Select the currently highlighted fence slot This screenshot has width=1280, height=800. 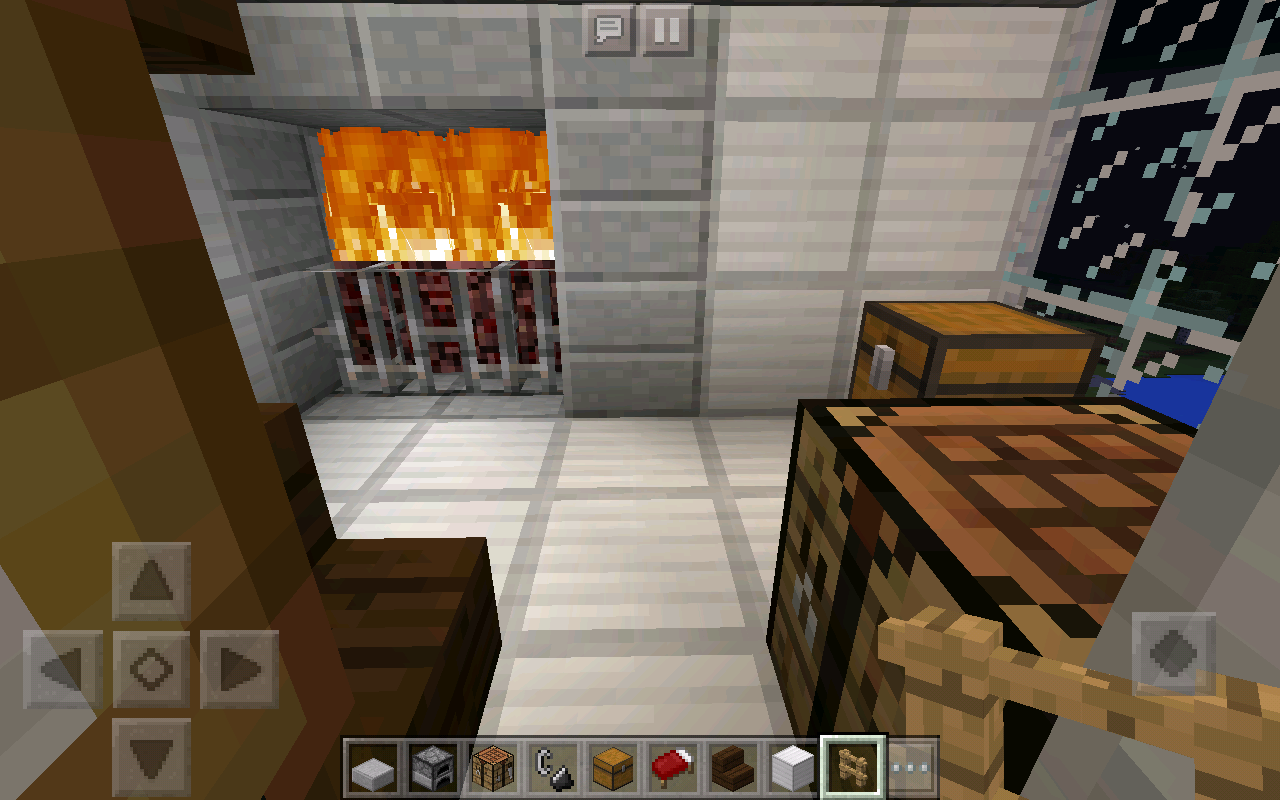853,768
